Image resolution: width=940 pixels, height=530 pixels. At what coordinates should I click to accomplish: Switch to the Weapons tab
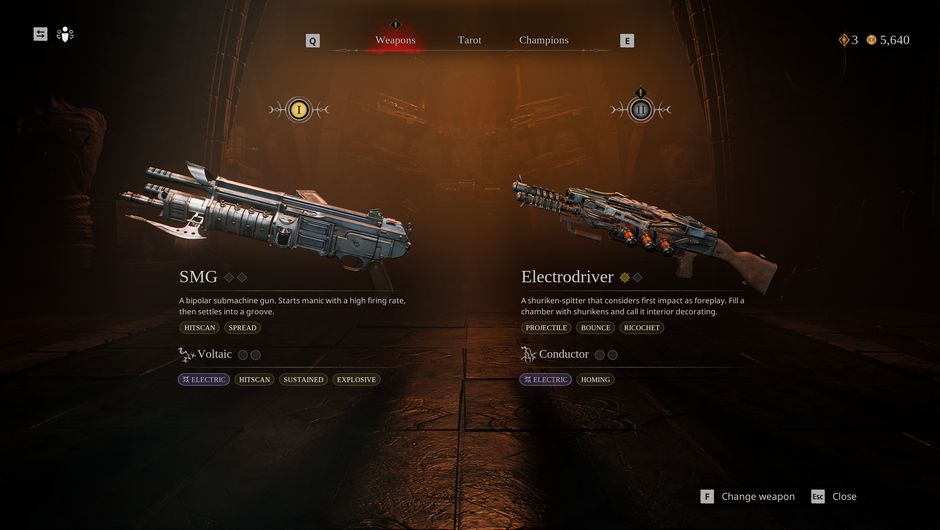point(395,40)
